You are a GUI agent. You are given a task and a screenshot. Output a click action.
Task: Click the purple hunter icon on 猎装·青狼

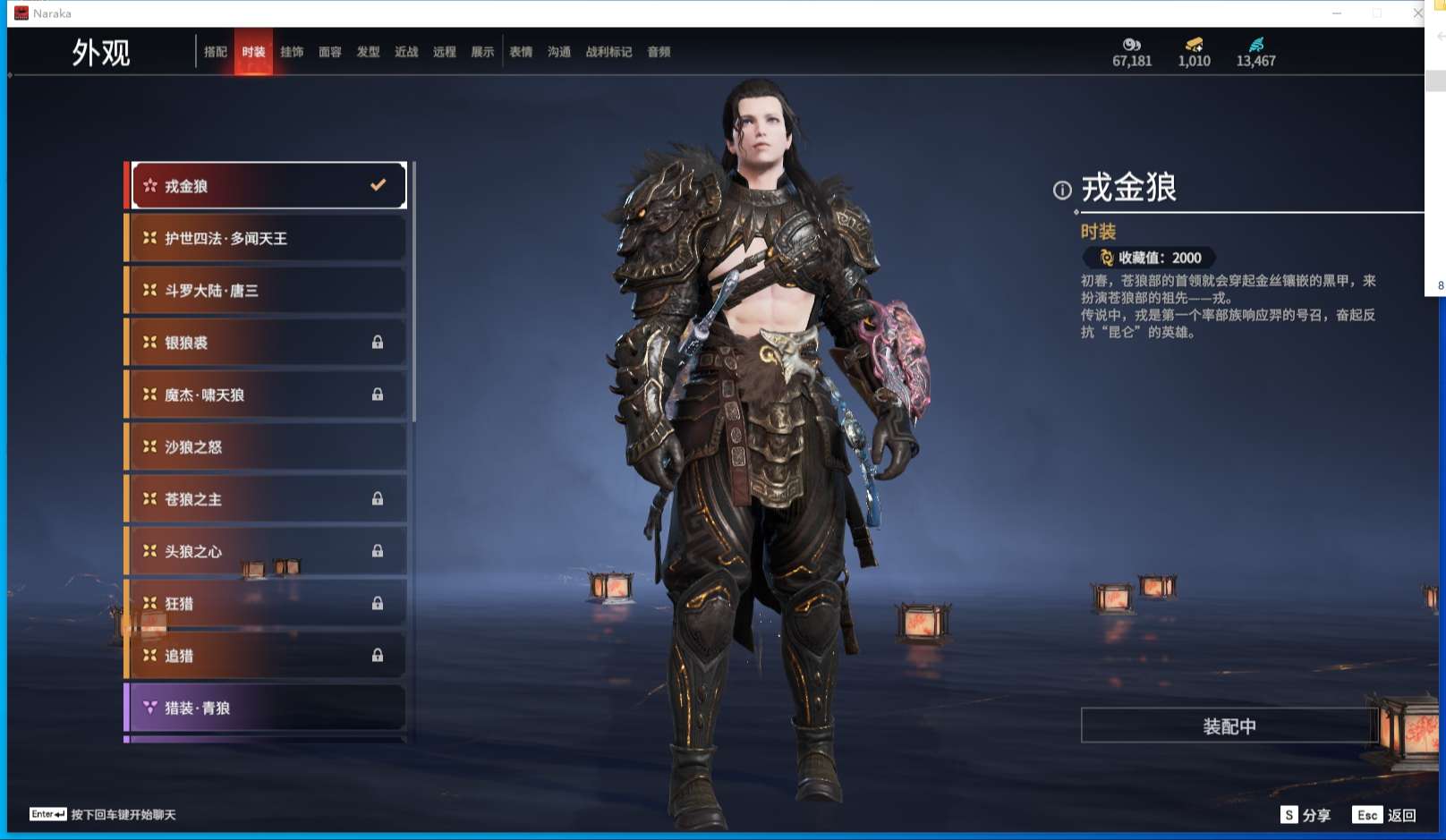pyautogui.click(x=149, y=708)
